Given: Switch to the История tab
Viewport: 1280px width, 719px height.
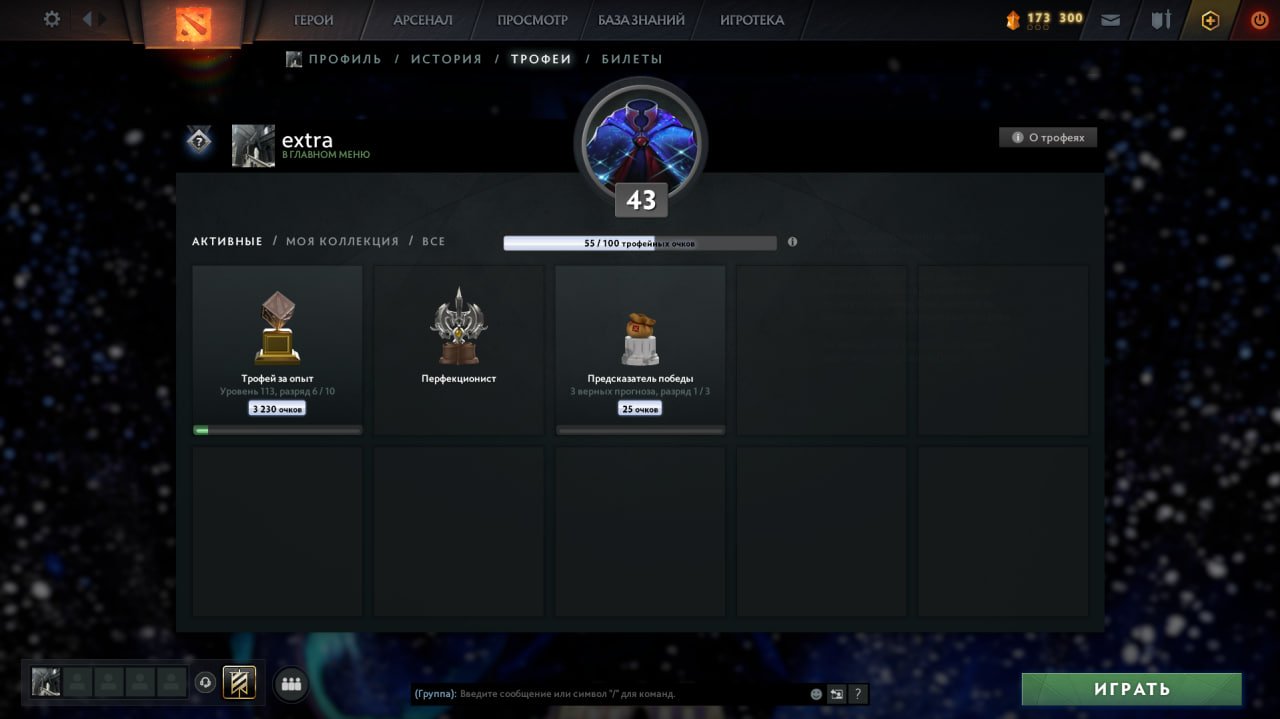Looking at the screenshot, I should point(446,59).
